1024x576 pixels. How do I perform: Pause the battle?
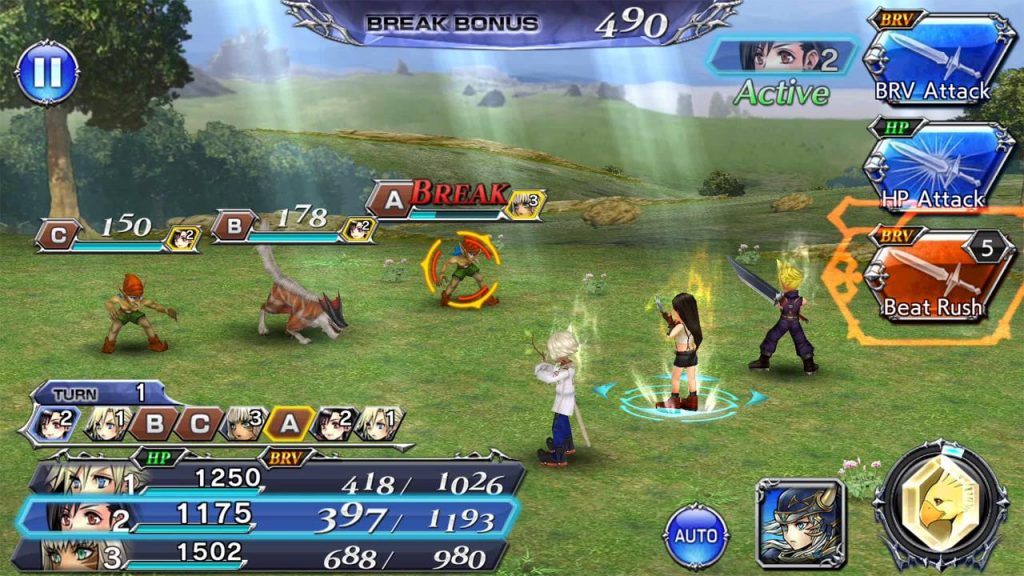[x=47, y=72]
